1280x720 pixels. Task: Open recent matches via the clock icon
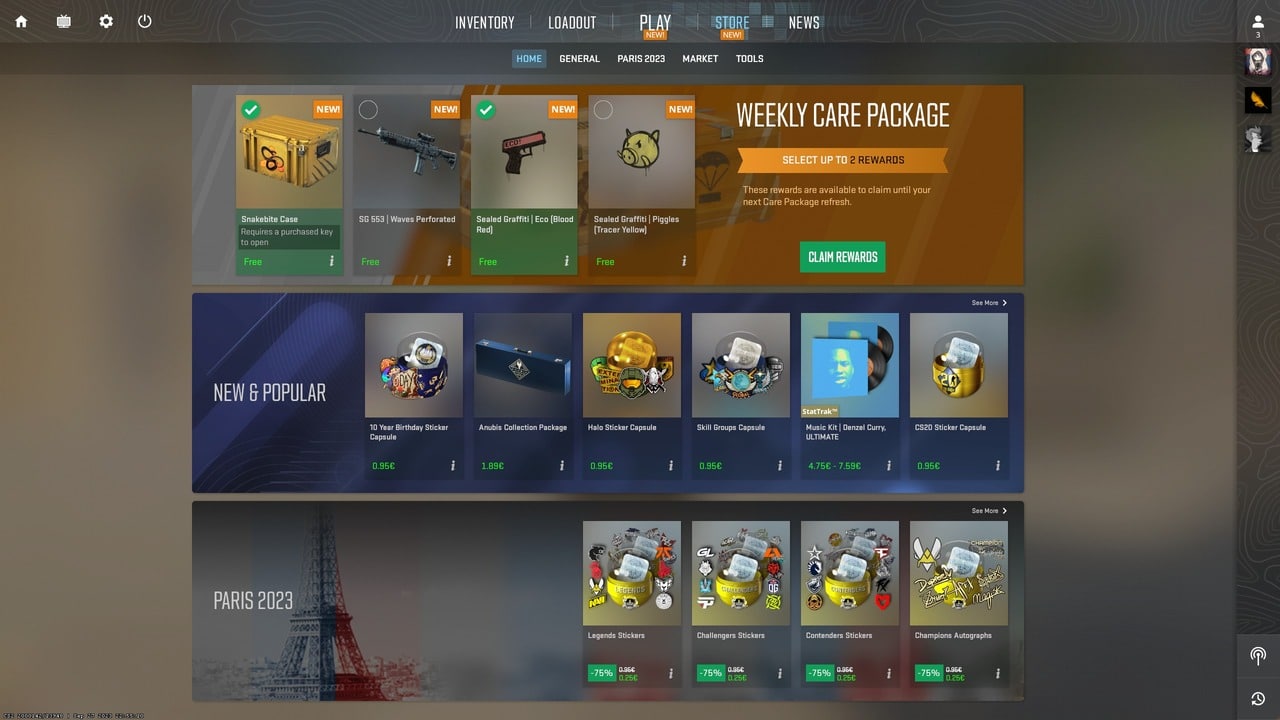pos(1257,698)
